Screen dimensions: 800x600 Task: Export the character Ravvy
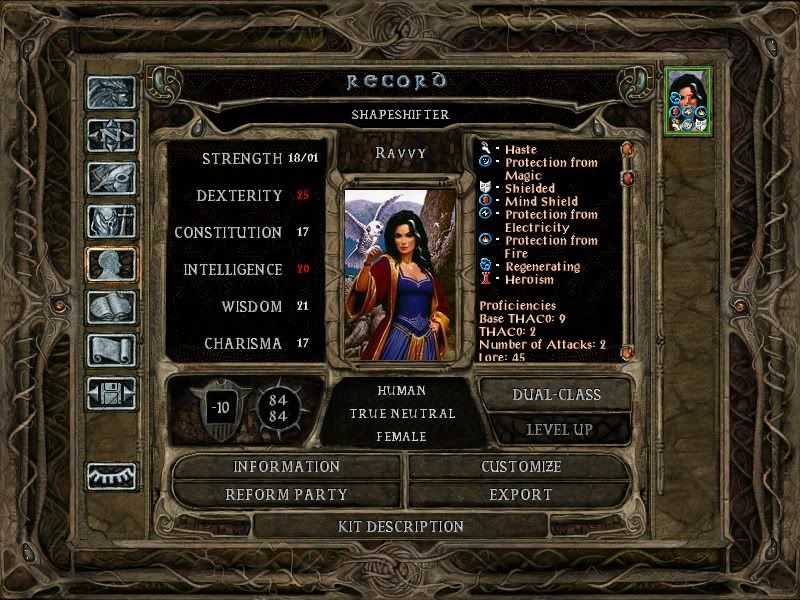[x=521, y=495]
